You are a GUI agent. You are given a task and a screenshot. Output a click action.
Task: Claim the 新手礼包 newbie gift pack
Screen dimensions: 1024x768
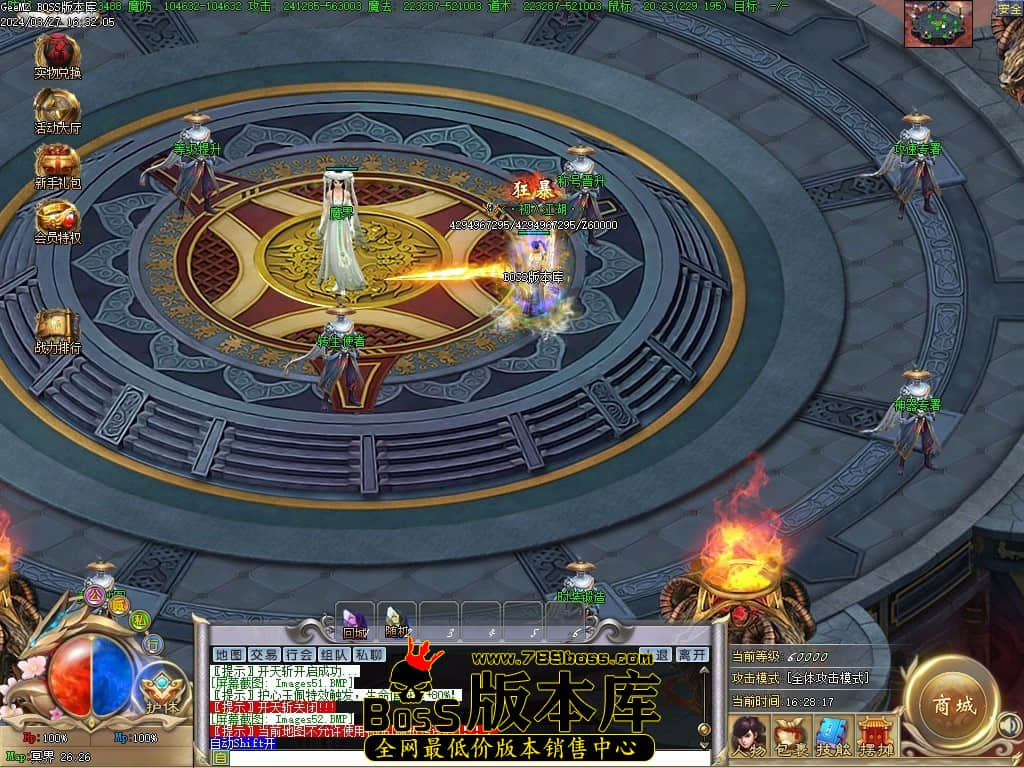coord(58,166)
